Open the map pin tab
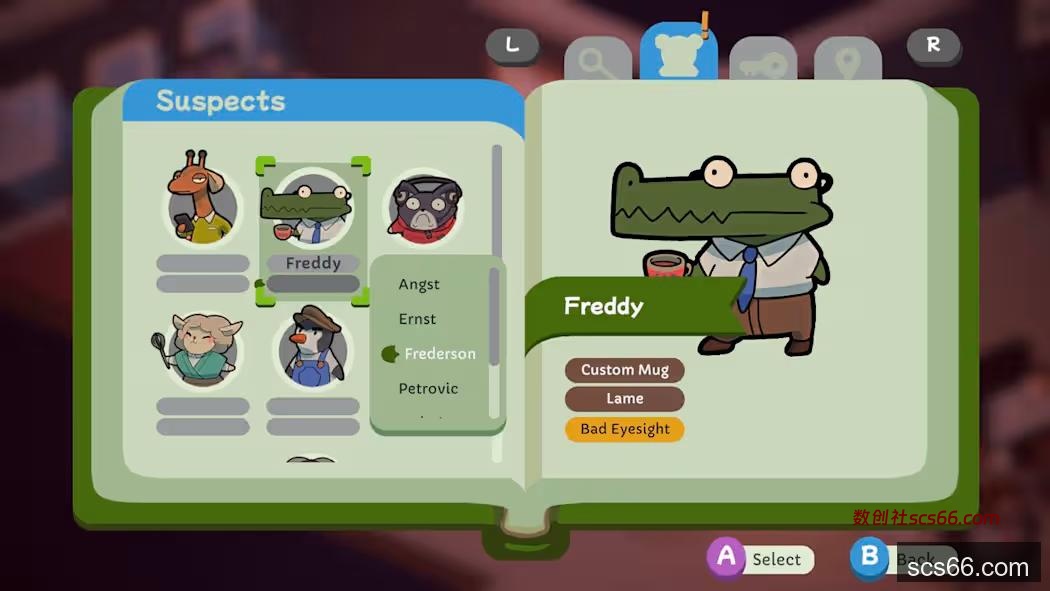The height and width of the screenshot is (591, 1050). [x=848, y=63]
